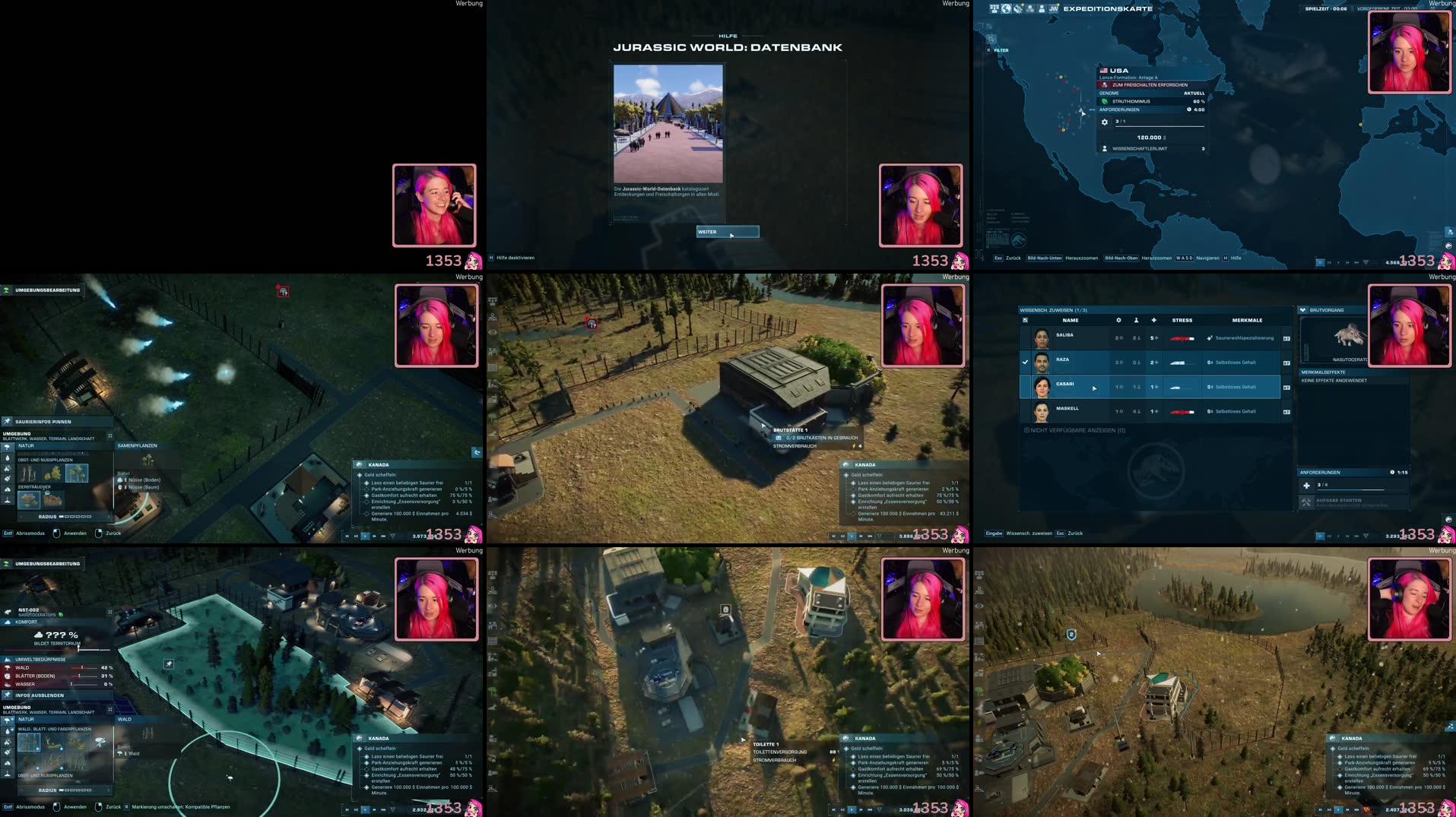Click 'Saurierinfos pinnen' button
The width and height of the screenshot is (1456, 817).
[43, 422]
